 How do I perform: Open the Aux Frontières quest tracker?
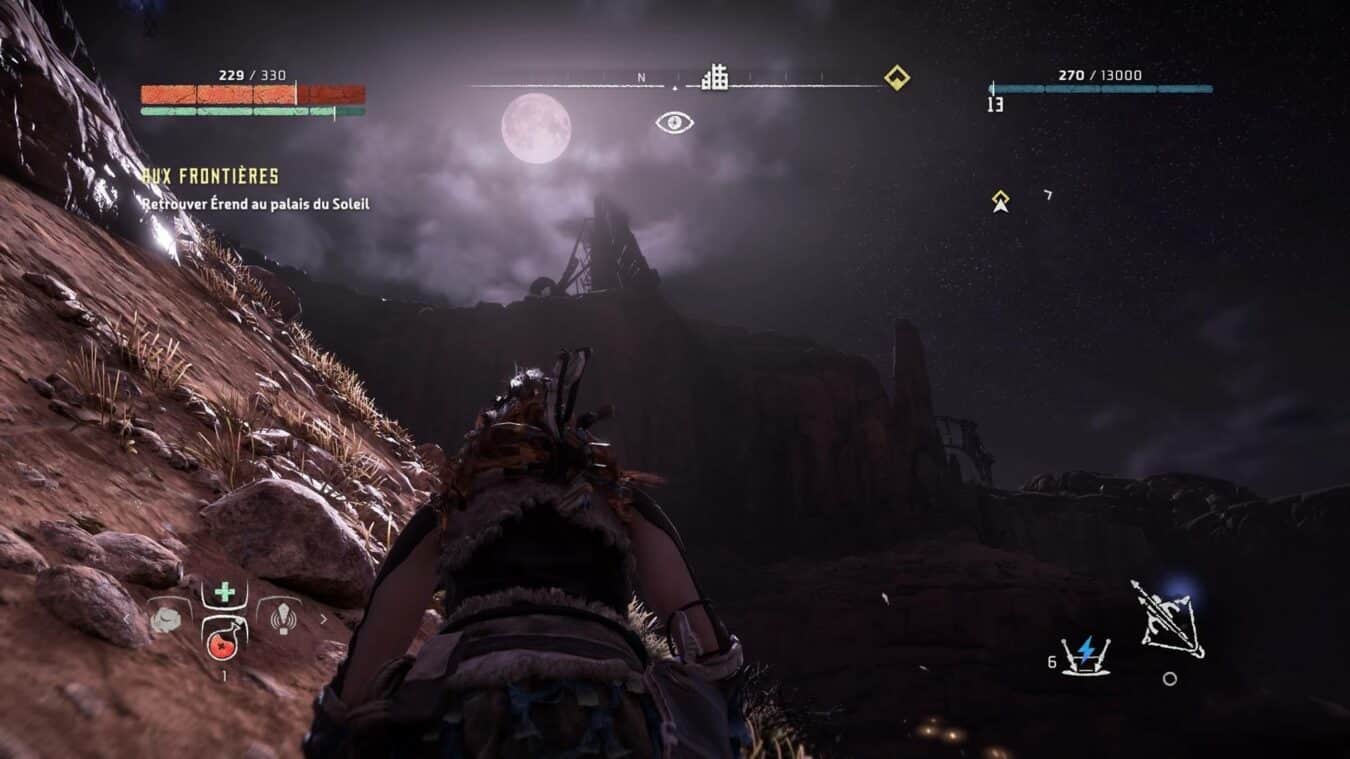click(x=210, y=177)
